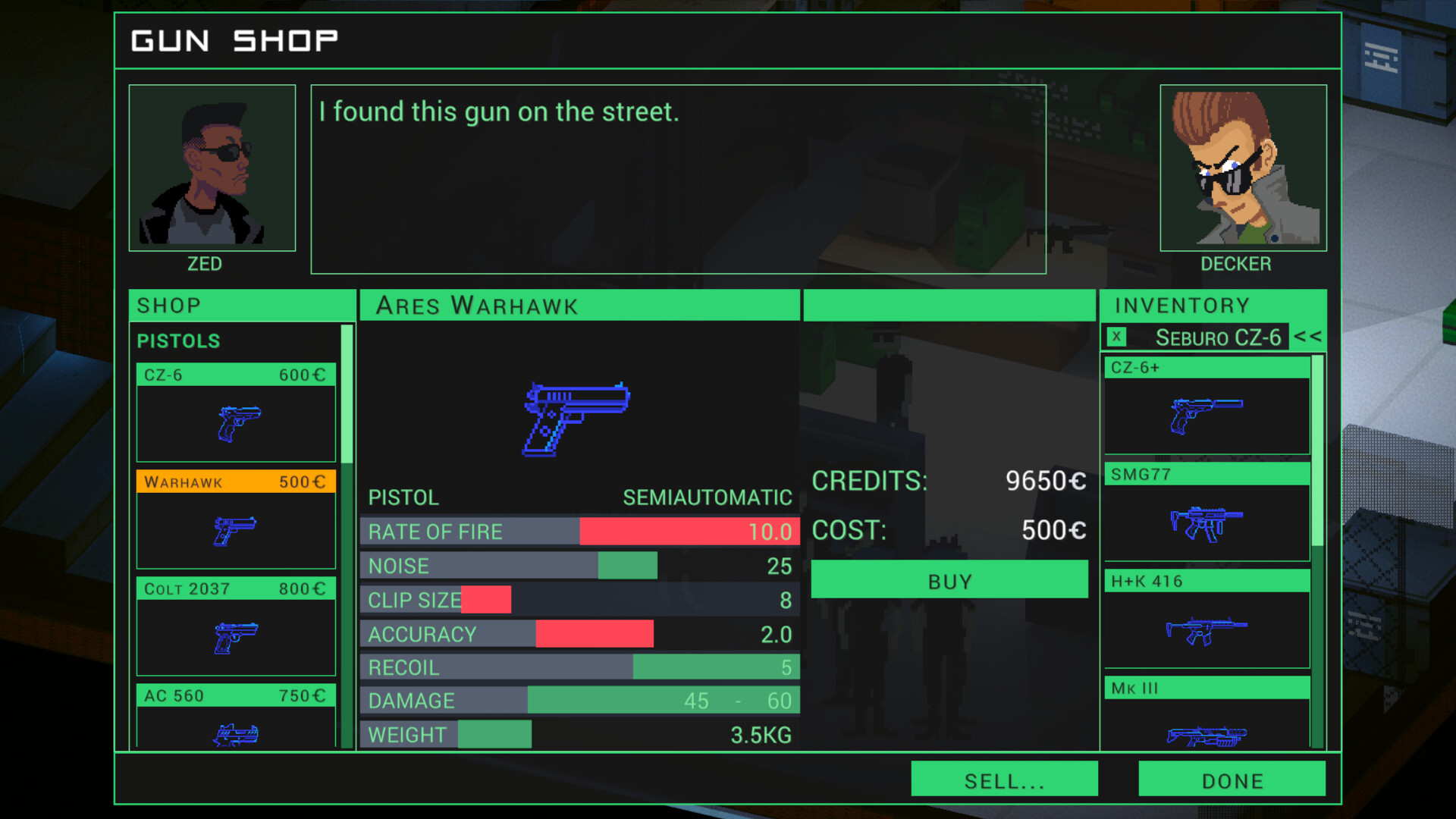Select the Warhawk 500€ entry in the shop list
This screenshot has width=1456, height=819.
click(235, 482)
